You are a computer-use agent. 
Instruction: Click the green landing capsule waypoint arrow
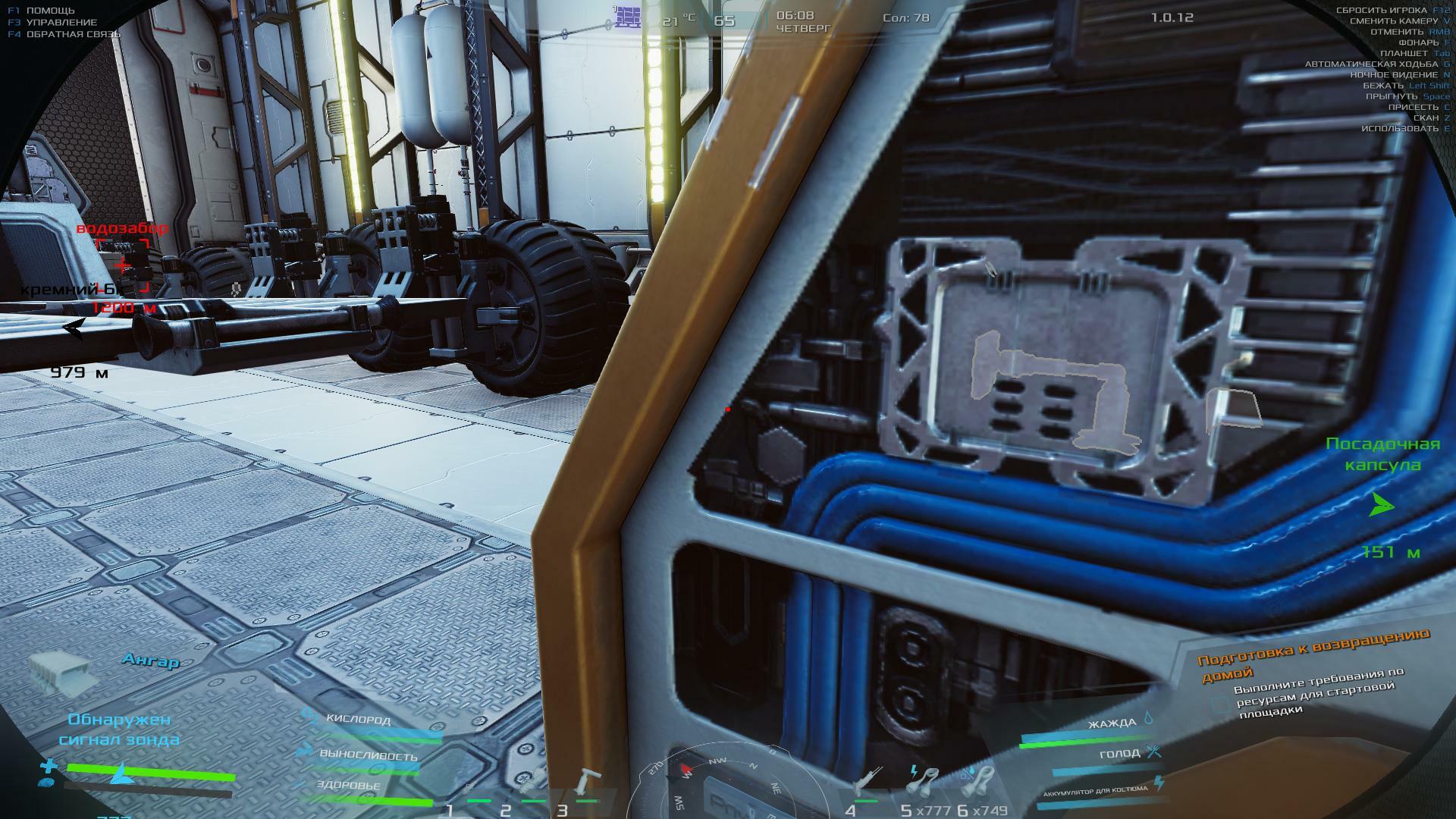tap(1382, 505)
